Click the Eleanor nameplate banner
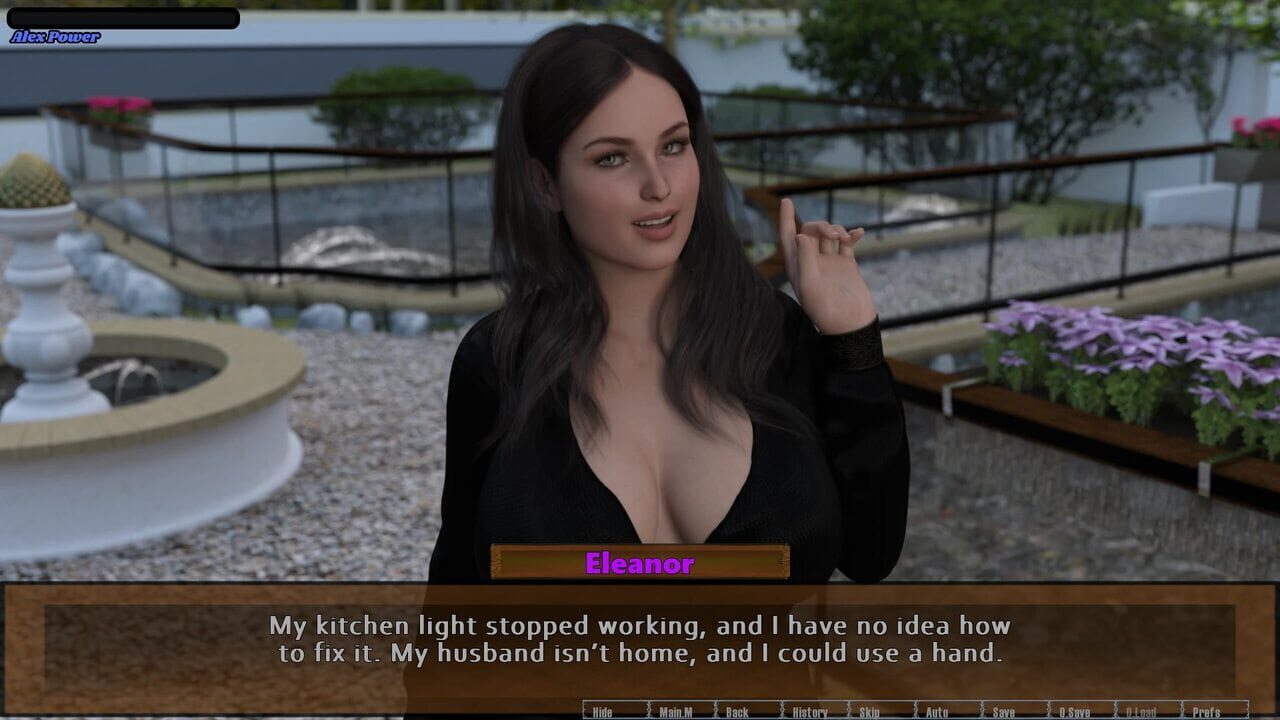 point(640,564)
